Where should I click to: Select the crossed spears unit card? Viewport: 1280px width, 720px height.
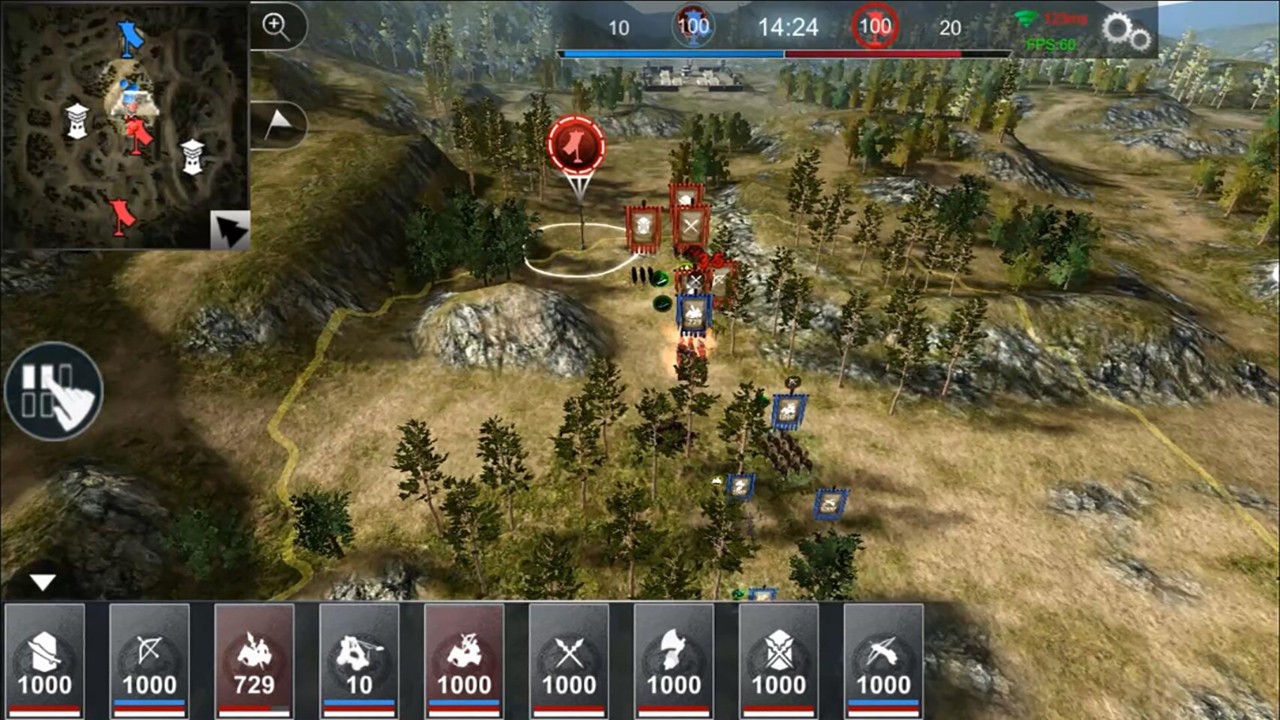[x=569, y=661]
